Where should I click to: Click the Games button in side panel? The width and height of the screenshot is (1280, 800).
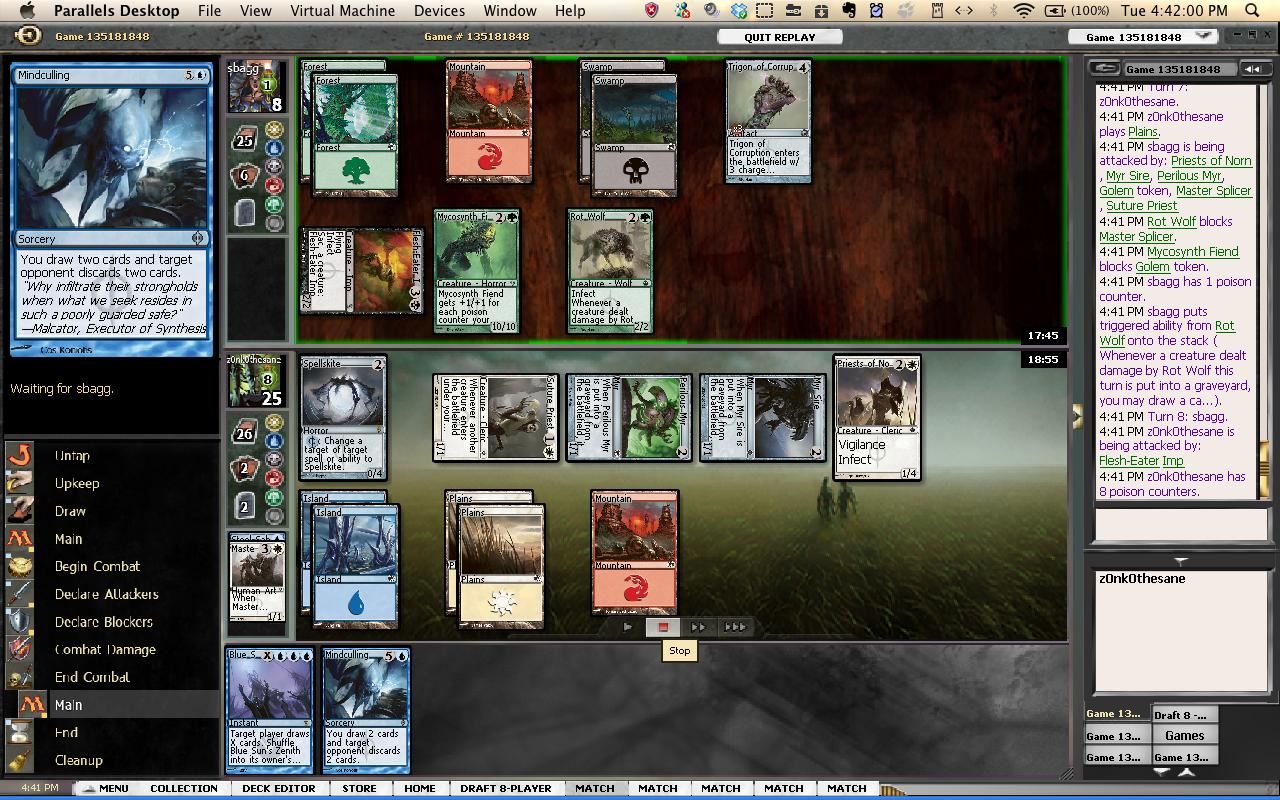point(1184,735)
